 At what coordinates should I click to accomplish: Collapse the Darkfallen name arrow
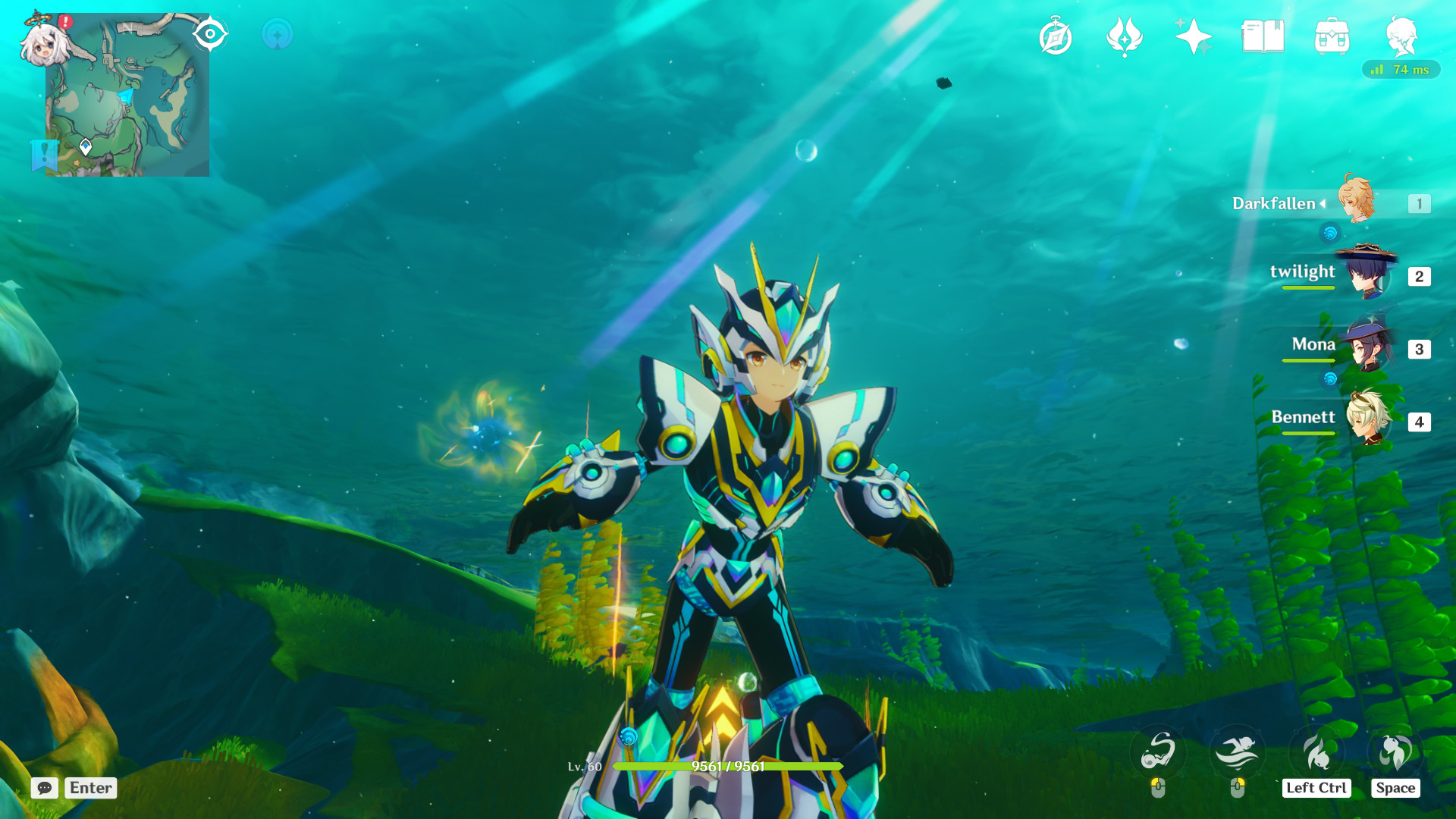(1323, 203)
